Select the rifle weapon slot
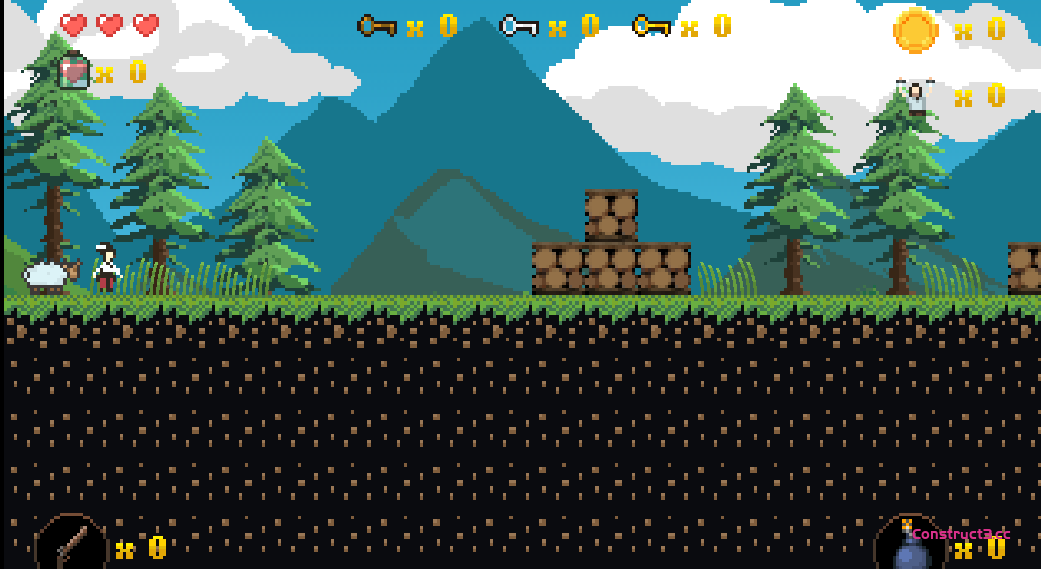 tap(71, 544)
